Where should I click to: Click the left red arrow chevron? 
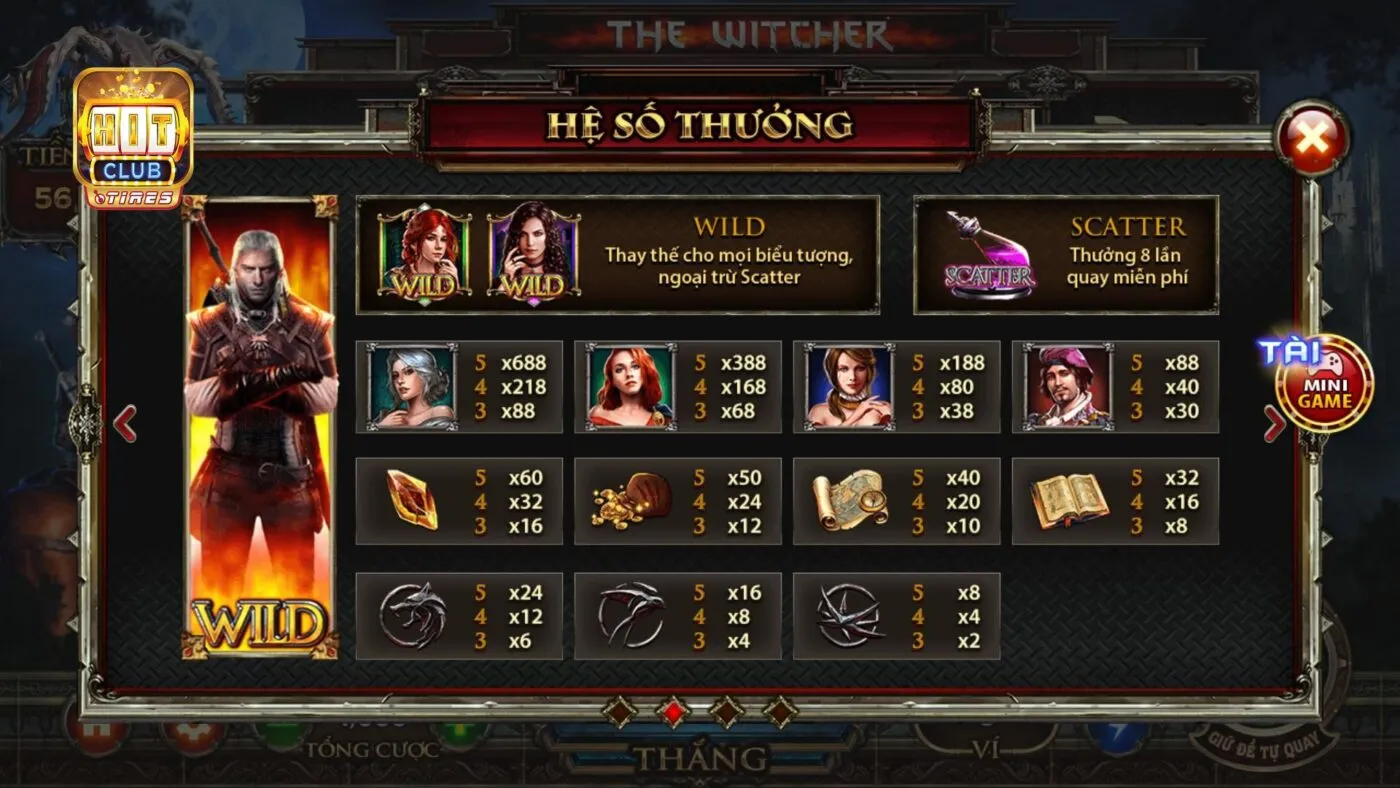124,423
